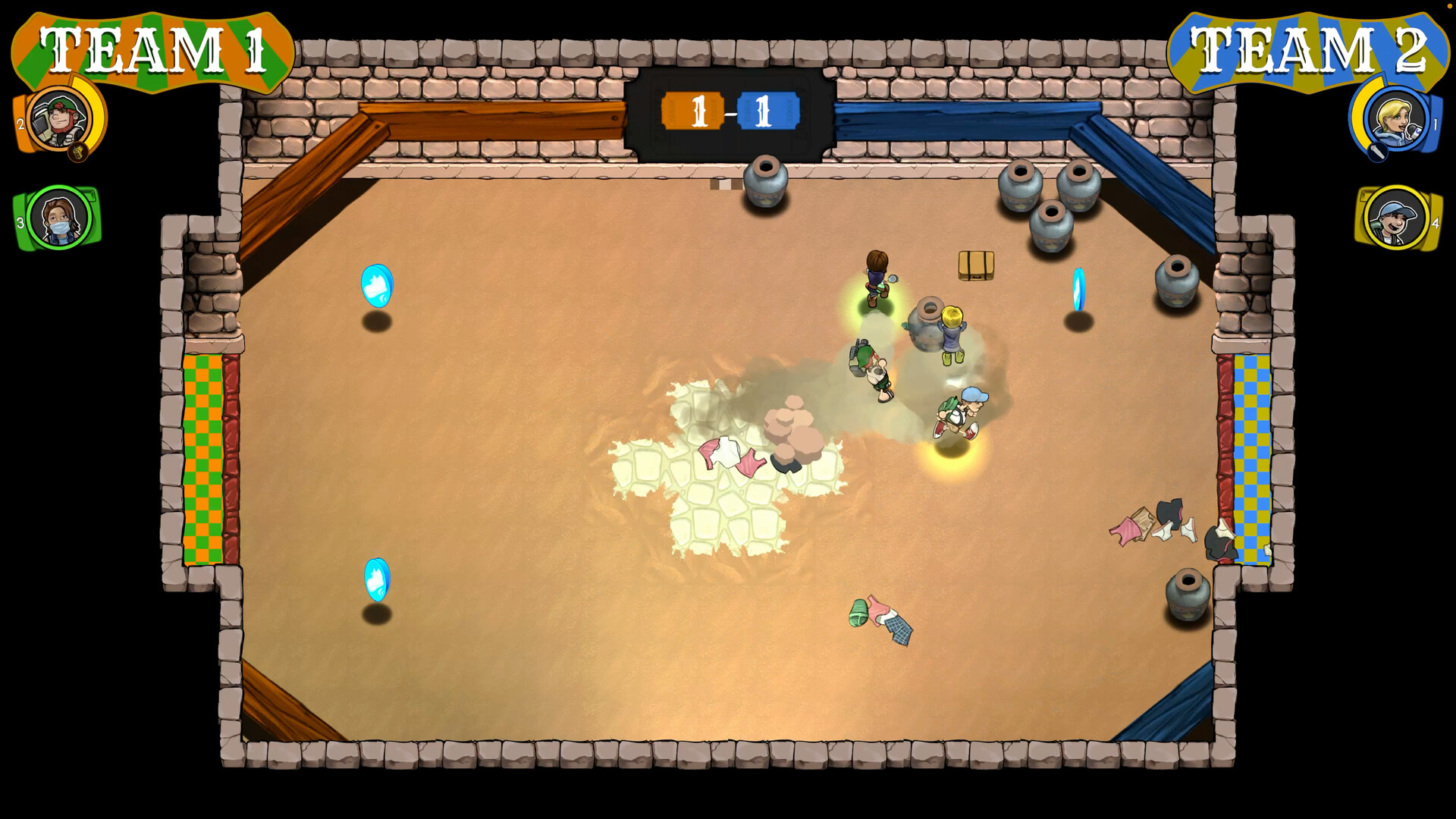
Task: Click the glowing blue portal on the left wall
Action: (x=377, y=287)
